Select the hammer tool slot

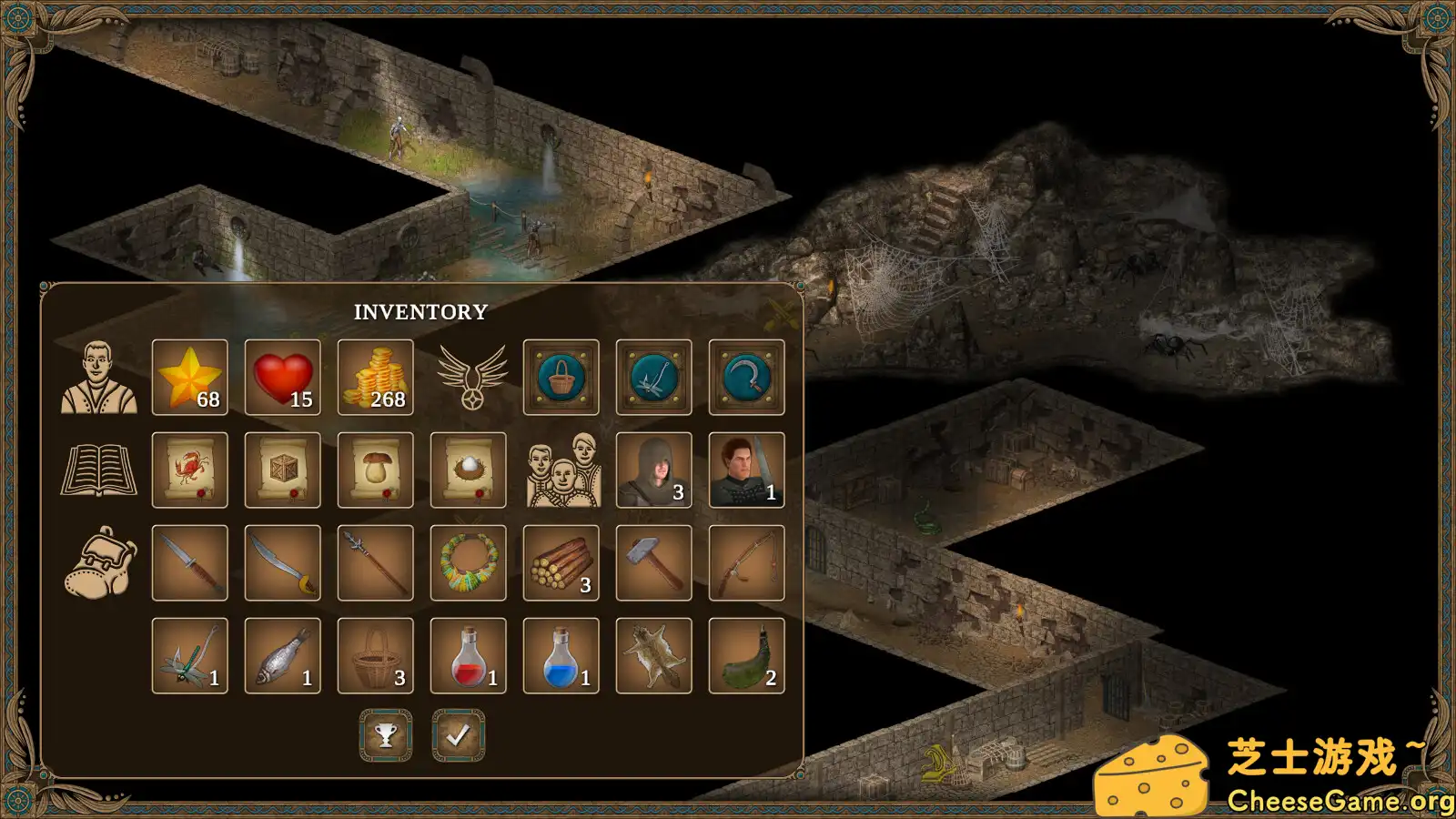coord(653,562)
